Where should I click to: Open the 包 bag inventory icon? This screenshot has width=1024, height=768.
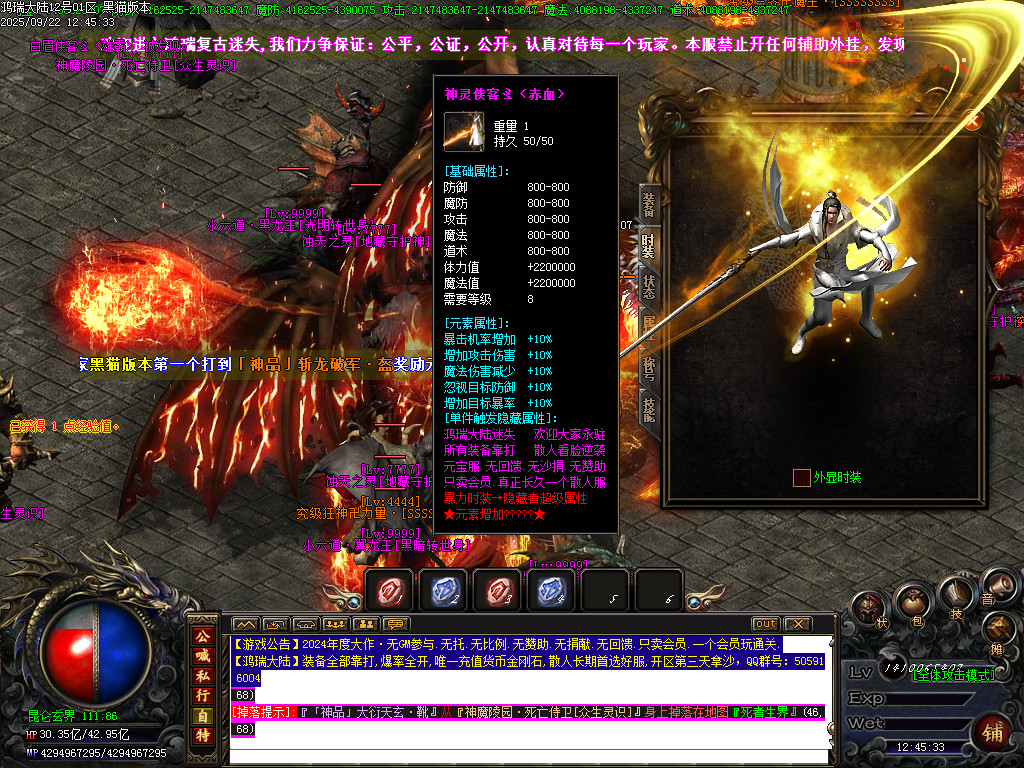[911, 603]
